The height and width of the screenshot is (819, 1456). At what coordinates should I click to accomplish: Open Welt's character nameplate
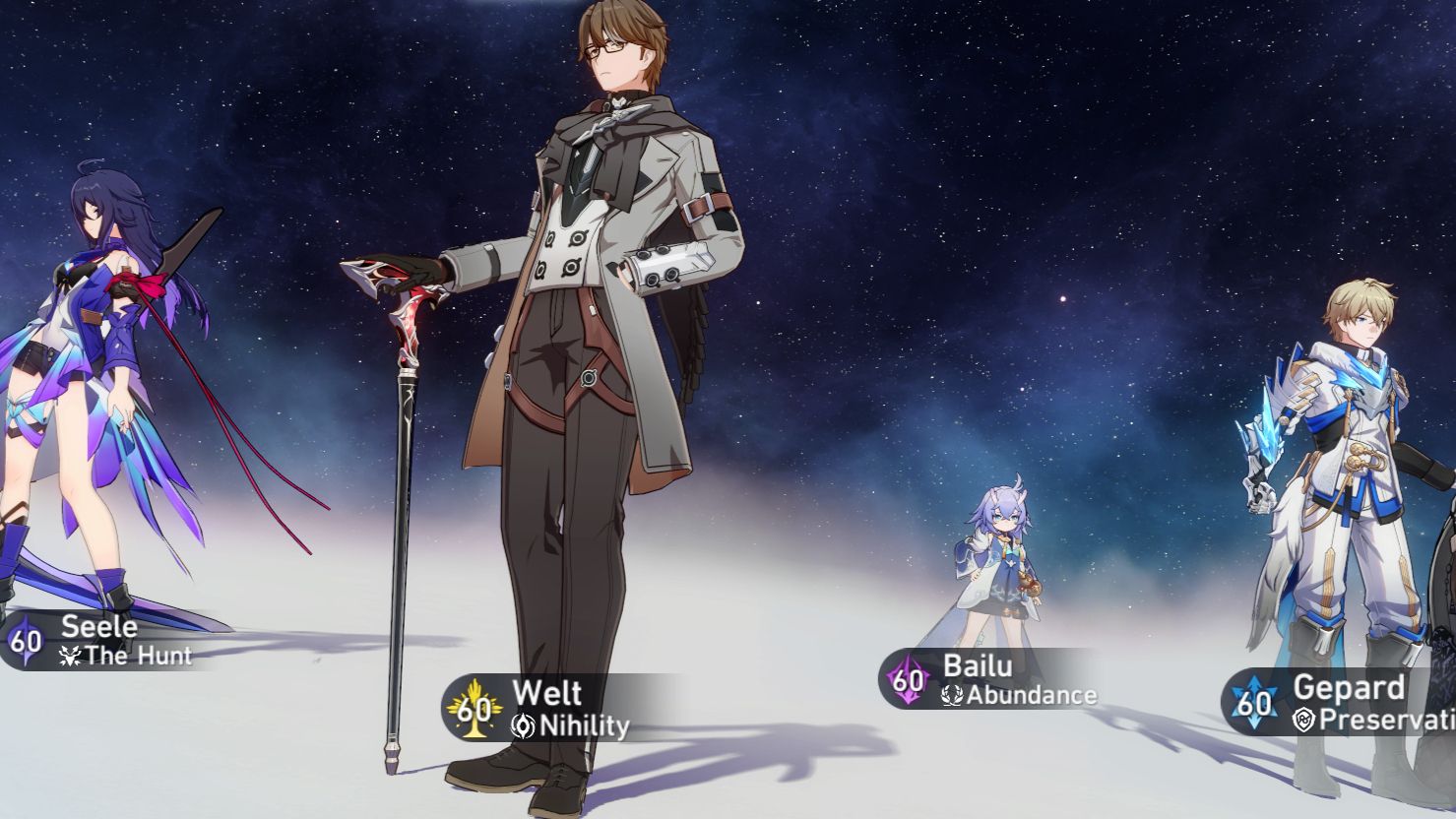pos(541,709)
